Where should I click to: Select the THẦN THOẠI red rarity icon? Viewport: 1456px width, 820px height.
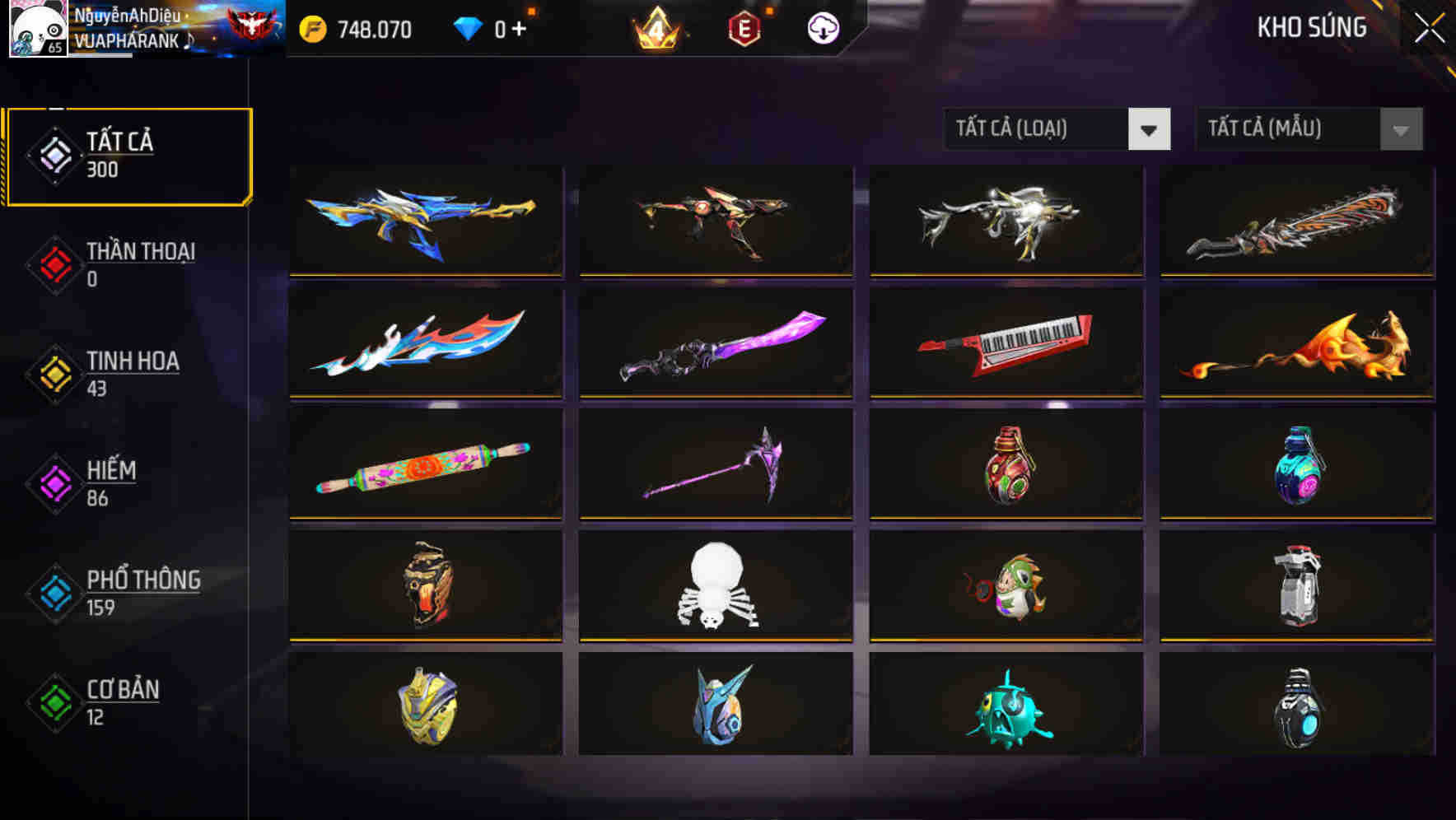pos(53,266)
